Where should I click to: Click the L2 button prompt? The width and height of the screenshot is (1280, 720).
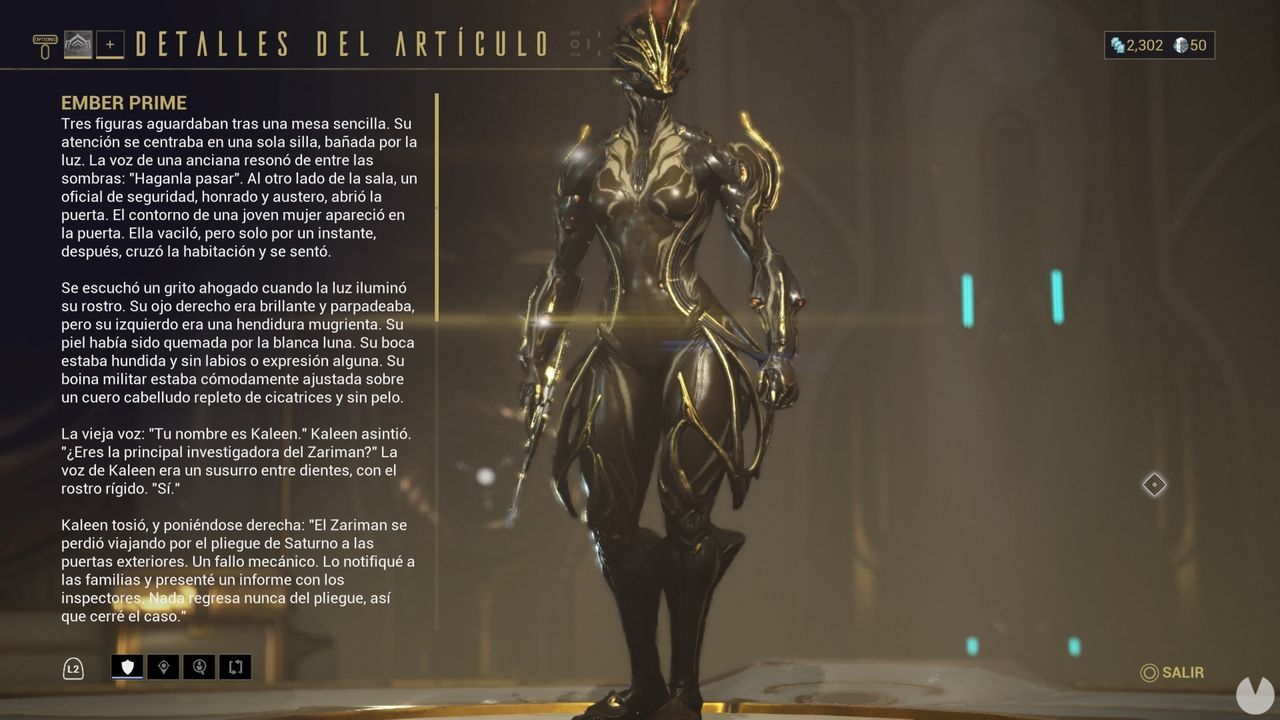(72, 667)
